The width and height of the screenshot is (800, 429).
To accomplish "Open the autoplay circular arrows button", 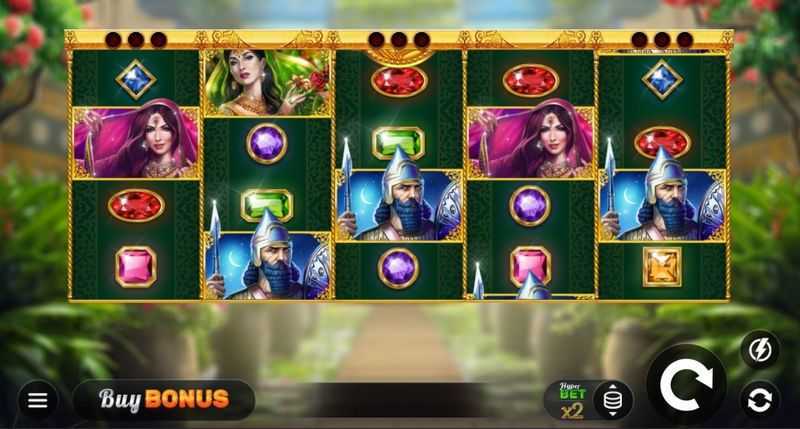I will (x=759, y=401).
